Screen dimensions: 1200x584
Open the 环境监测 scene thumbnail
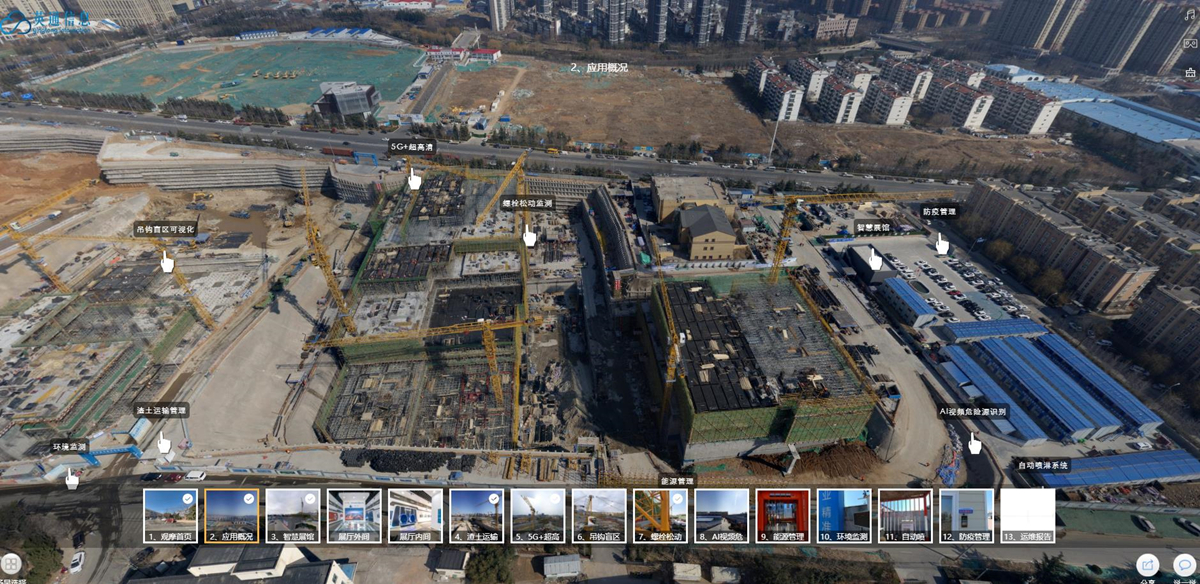(844, 514)
